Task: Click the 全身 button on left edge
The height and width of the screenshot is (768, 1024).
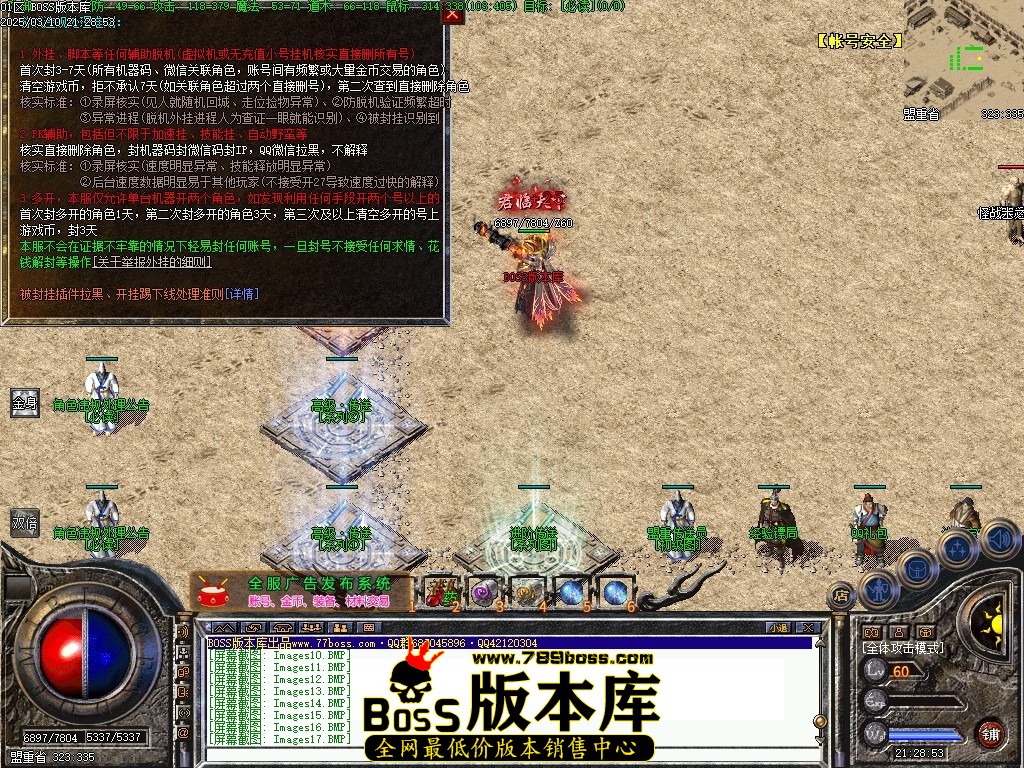Action: (25, 403)
